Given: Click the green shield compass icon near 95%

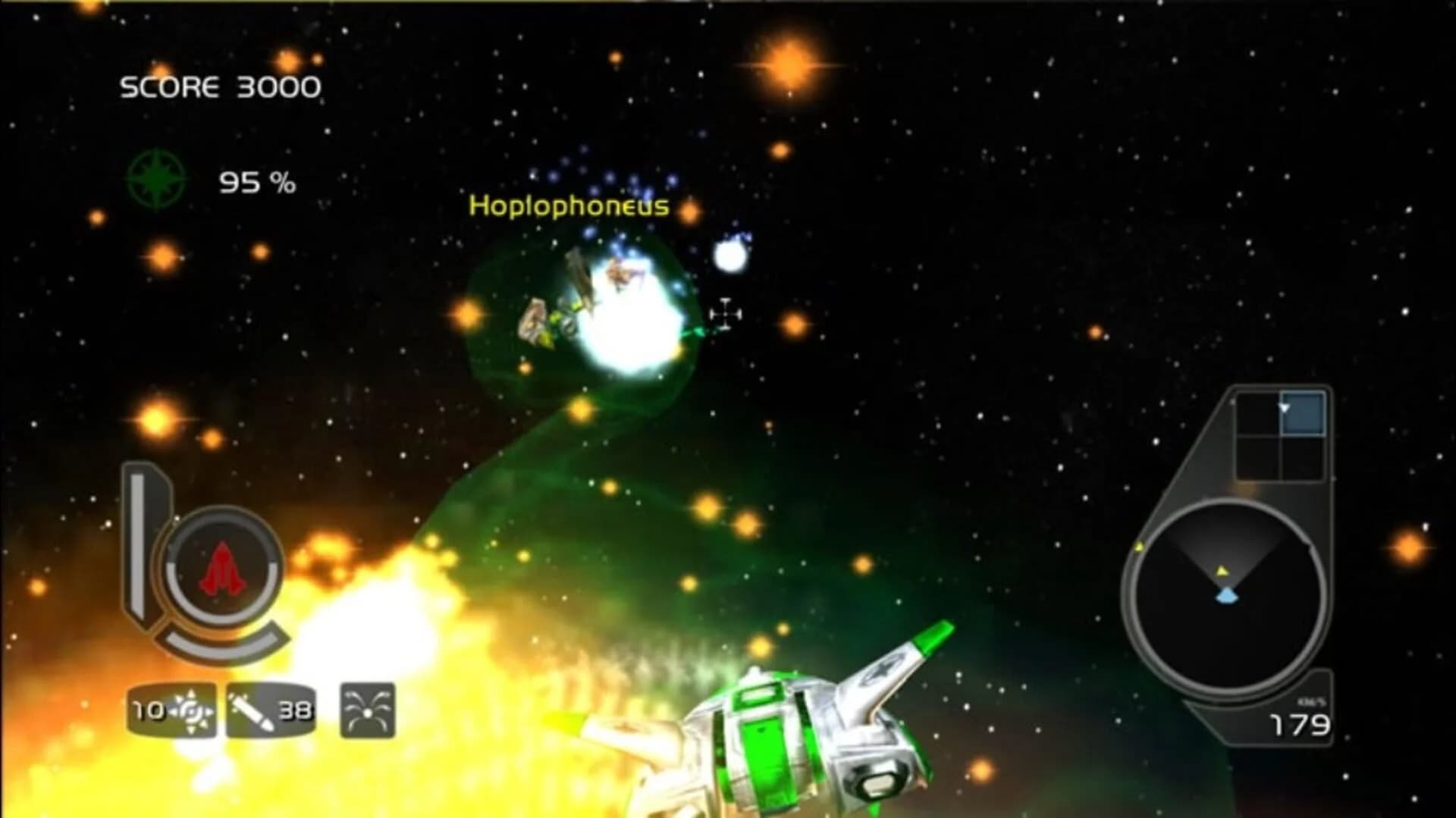Looking at the screenshot, I should point(155,180).
